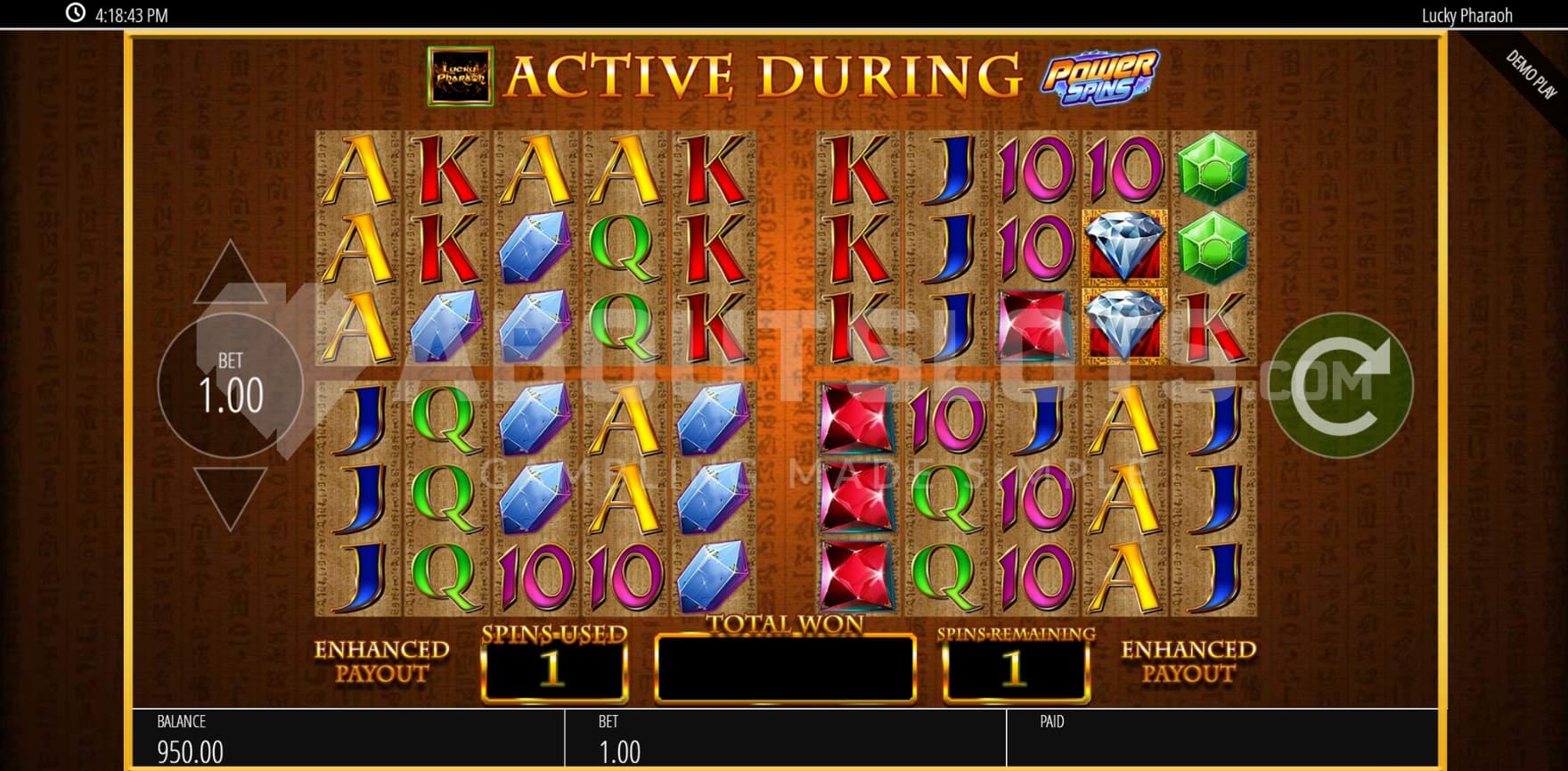Open the circular bet amount selector

pyautogui.click(x=230, y=385)
